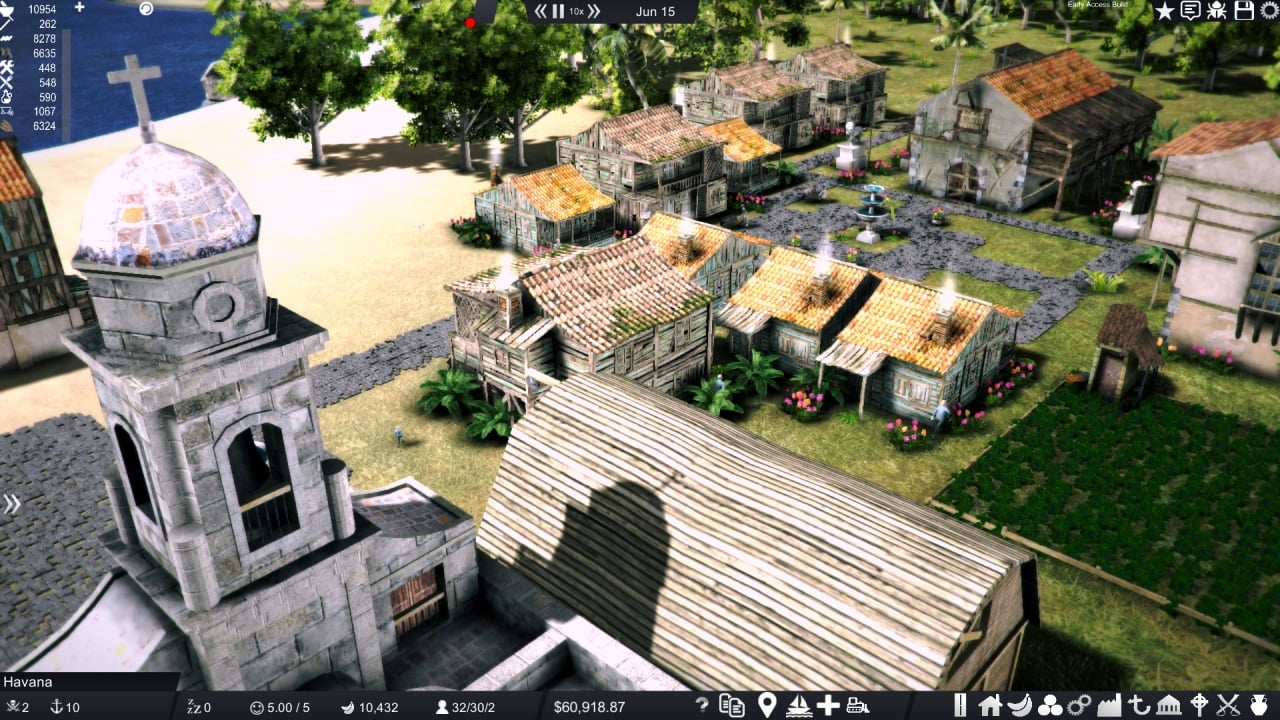1280x720 pixels.
Task: Open the banana food build category
Action: pos(1020,706)
